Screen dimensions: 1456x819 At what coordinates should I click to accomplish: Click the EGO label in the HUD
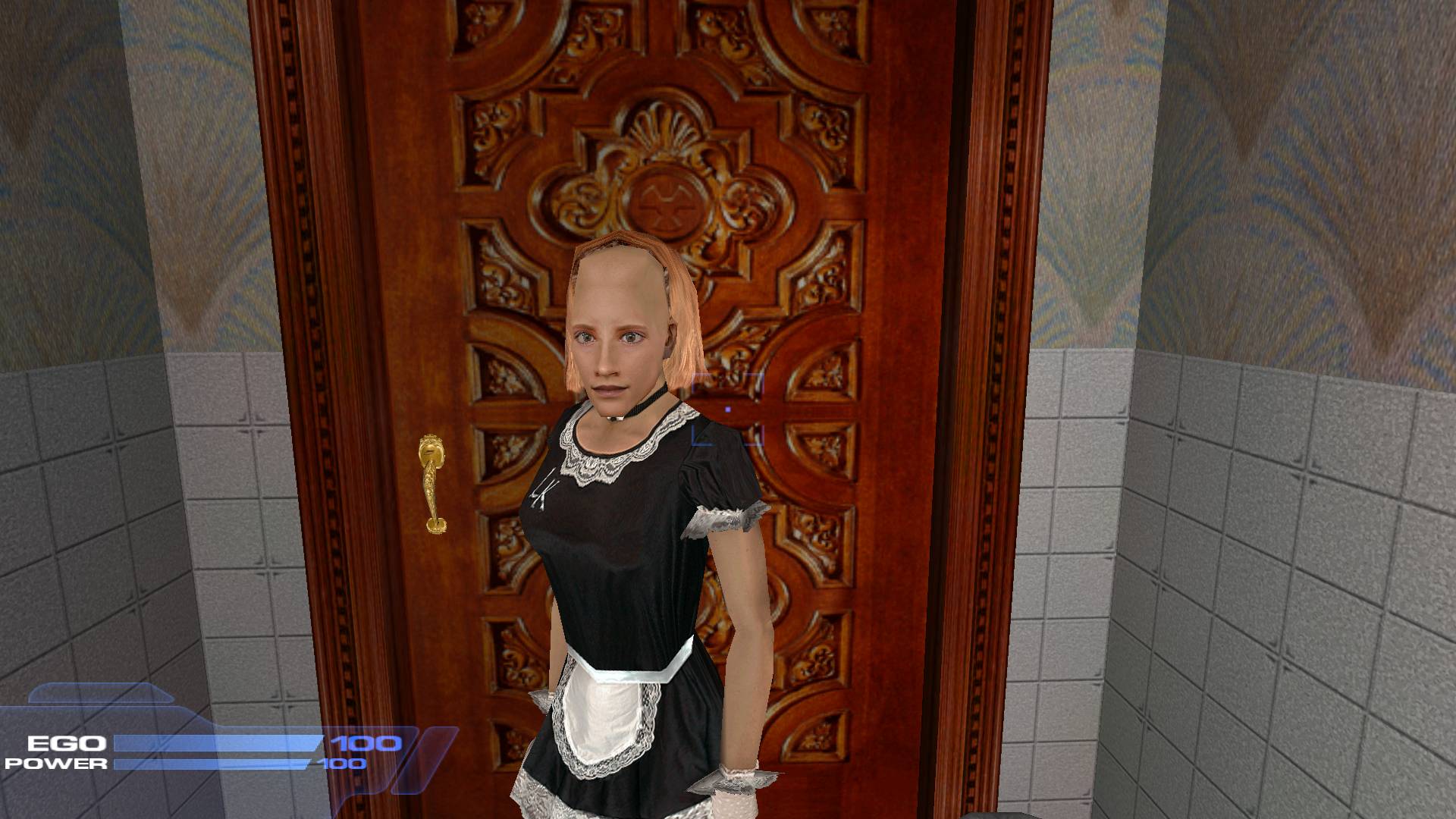[65, 742]
